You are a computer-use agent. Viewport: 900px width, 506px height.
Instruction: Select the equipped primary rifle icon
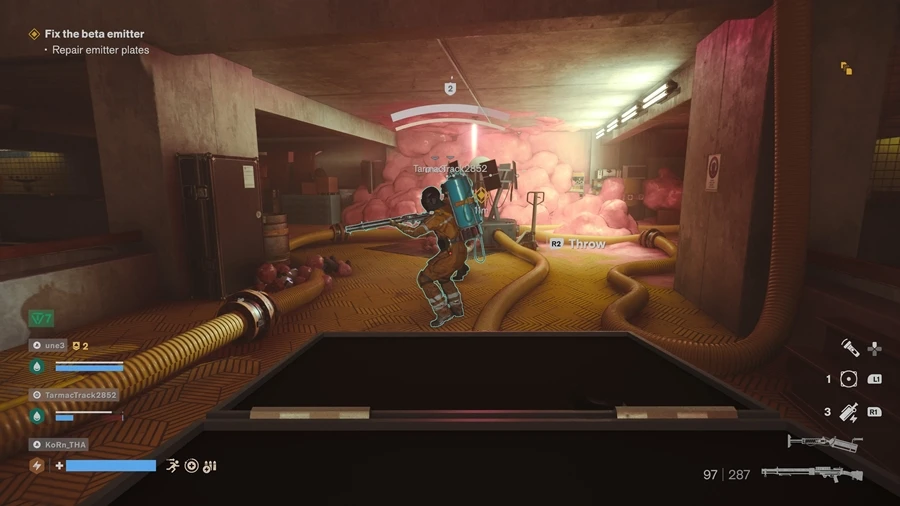click(x=811, y=473)
